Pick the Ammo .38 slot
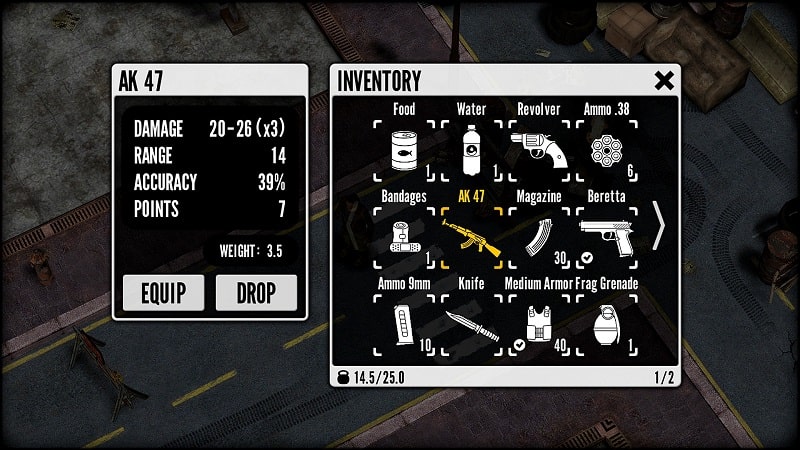Screen dimensions: 800x450 pyautogui.click(x=607, y=151)
